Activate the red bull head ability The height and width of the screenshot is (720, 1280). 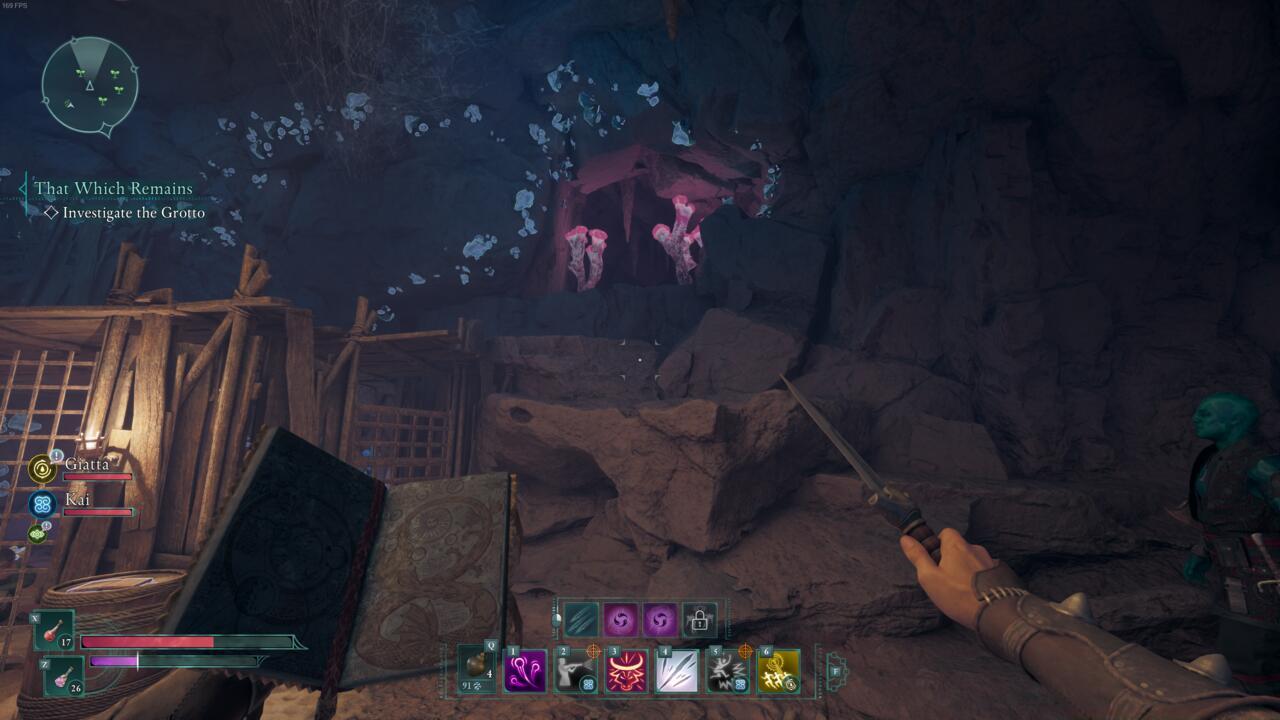[x=627, y=671]
